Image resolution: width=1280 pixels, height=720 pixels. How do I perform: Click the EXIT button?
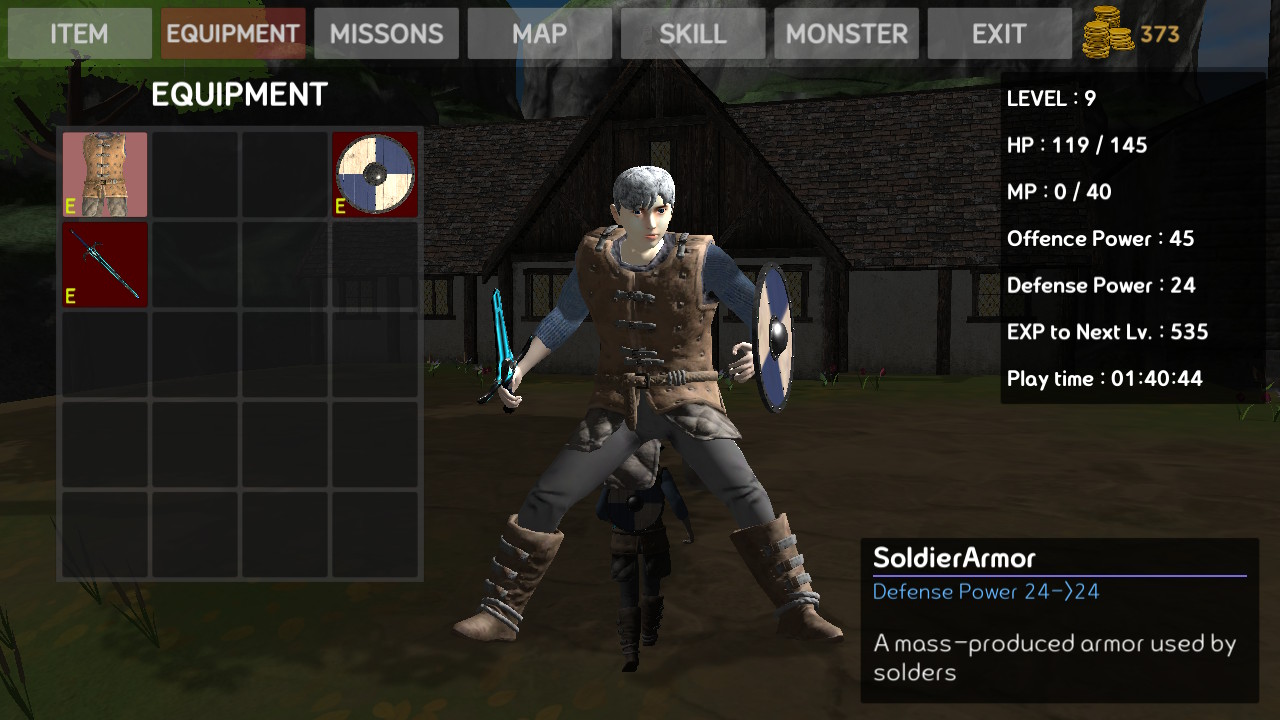click(x=997, y=33)
